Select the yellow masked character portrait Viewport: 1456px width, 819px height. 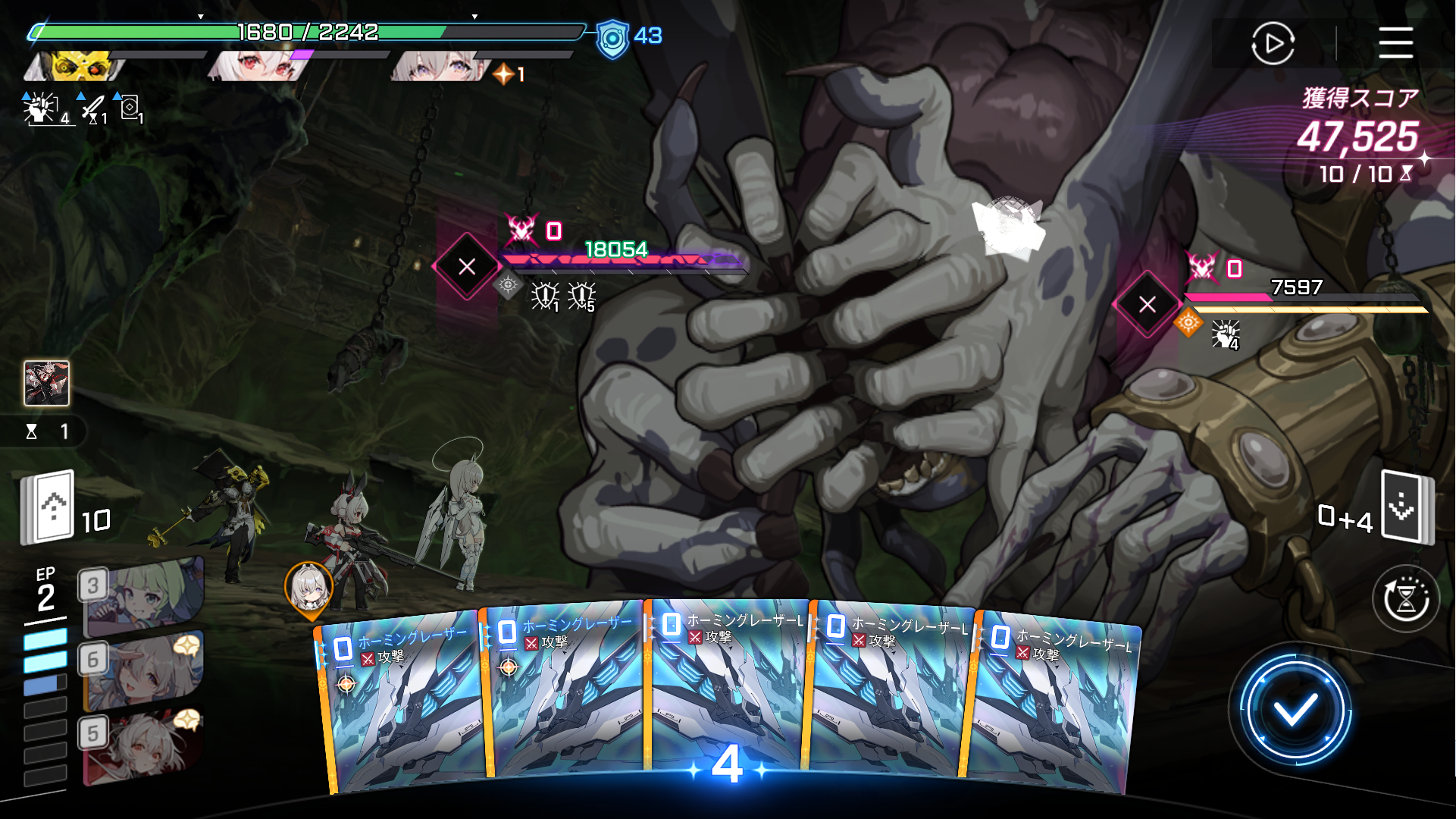(76, 67)
